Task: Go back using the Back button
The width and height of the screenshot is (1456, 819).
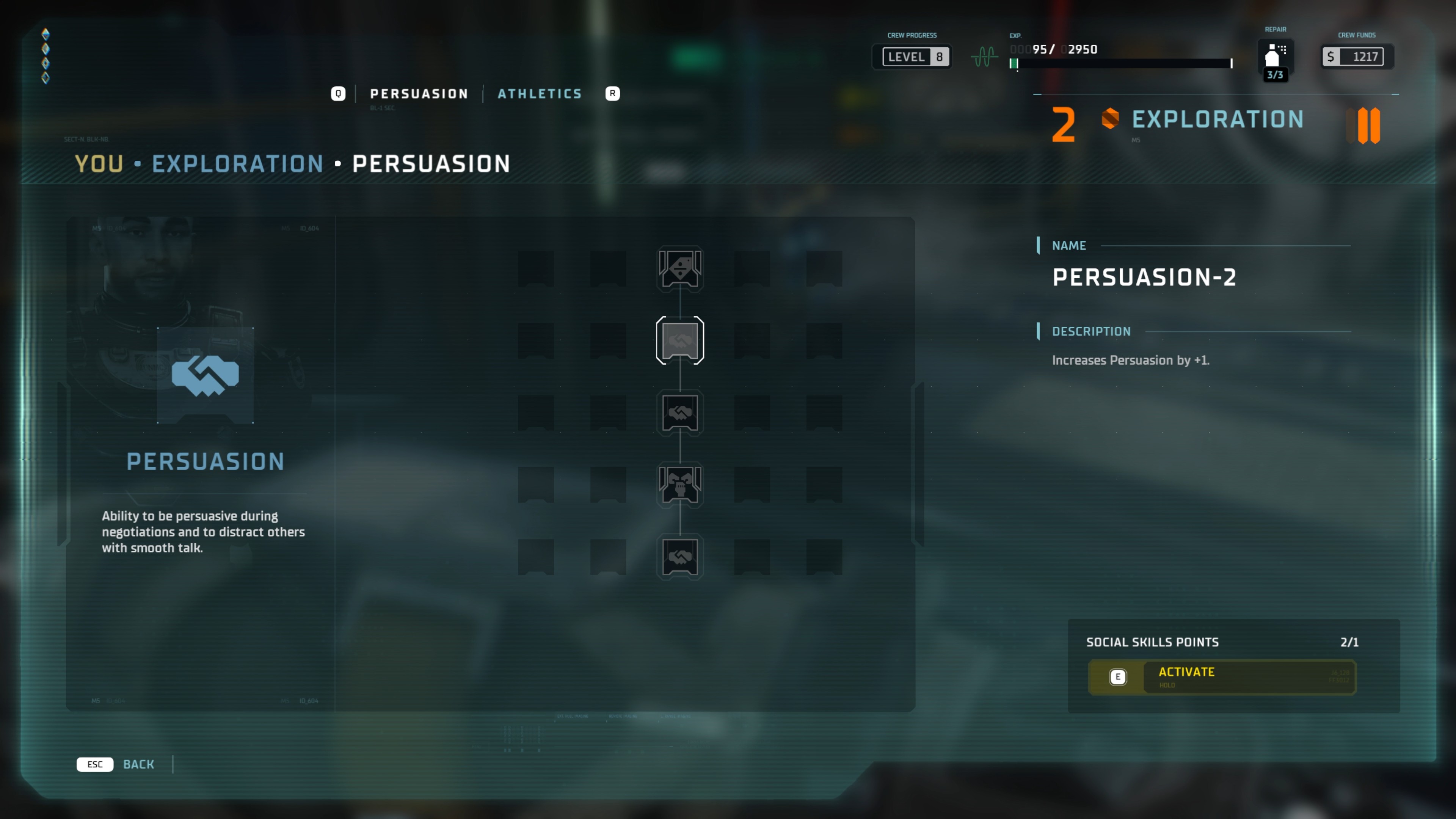Action: click(x=138, y=764)
